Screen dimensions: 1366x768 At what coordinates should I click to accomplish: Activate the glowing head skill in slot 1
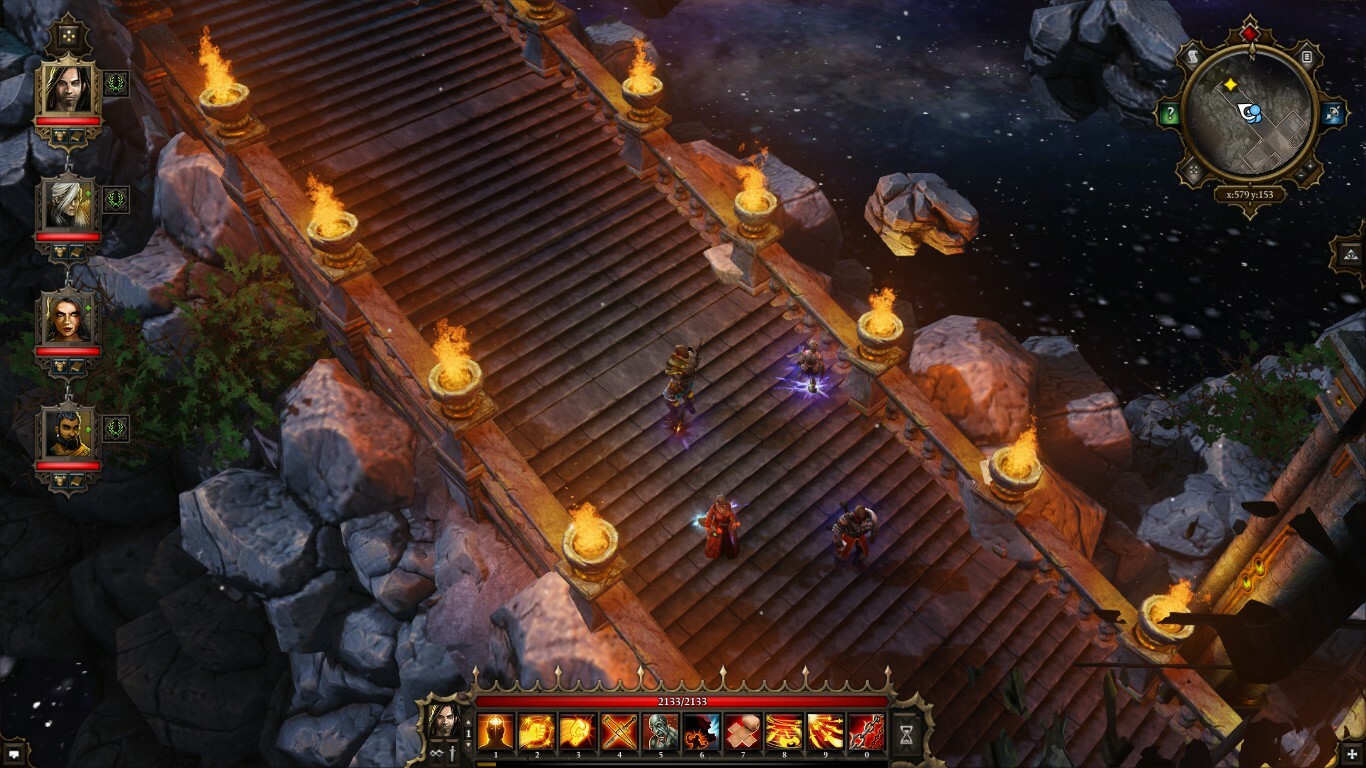coord(495,732)
